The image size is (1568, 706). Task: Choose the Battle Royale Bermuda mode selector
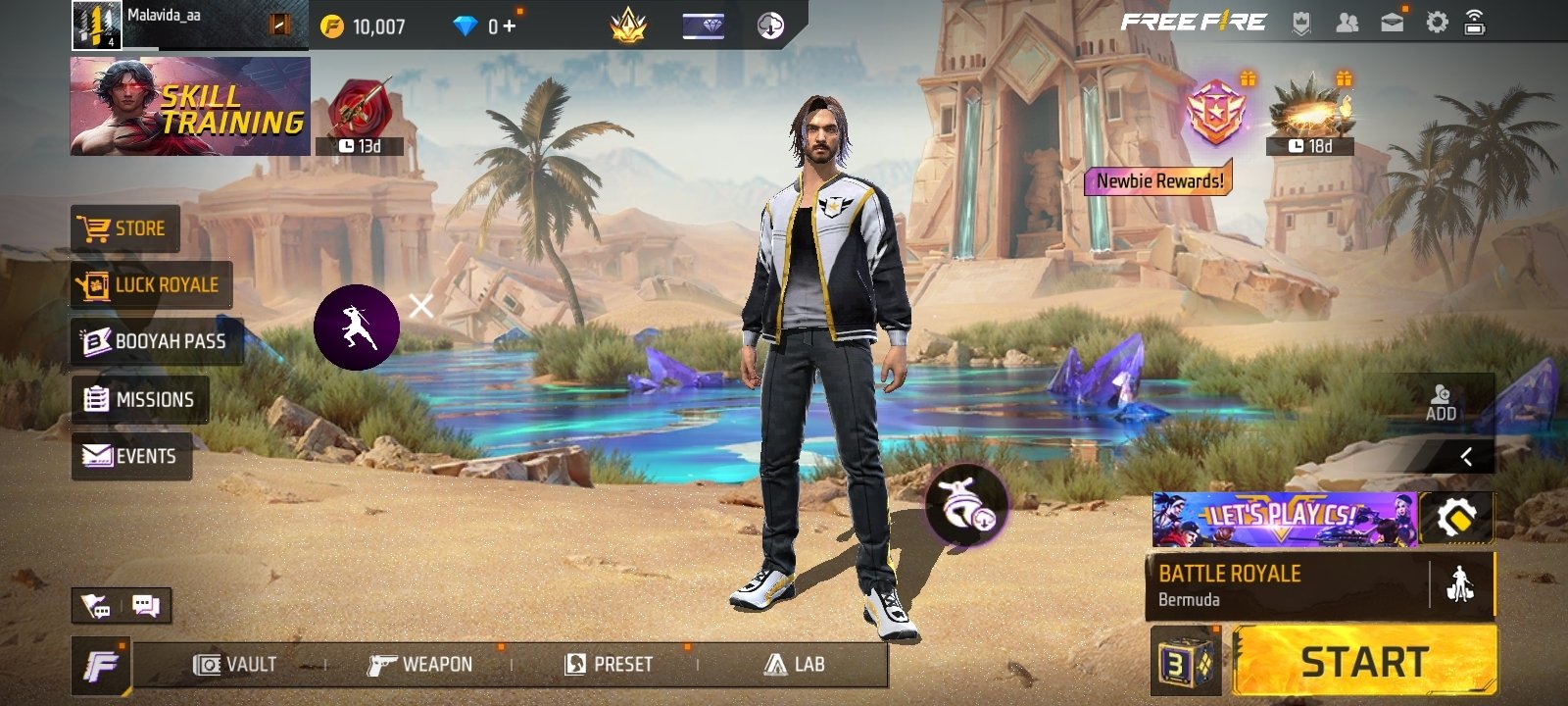point(1284,585)
